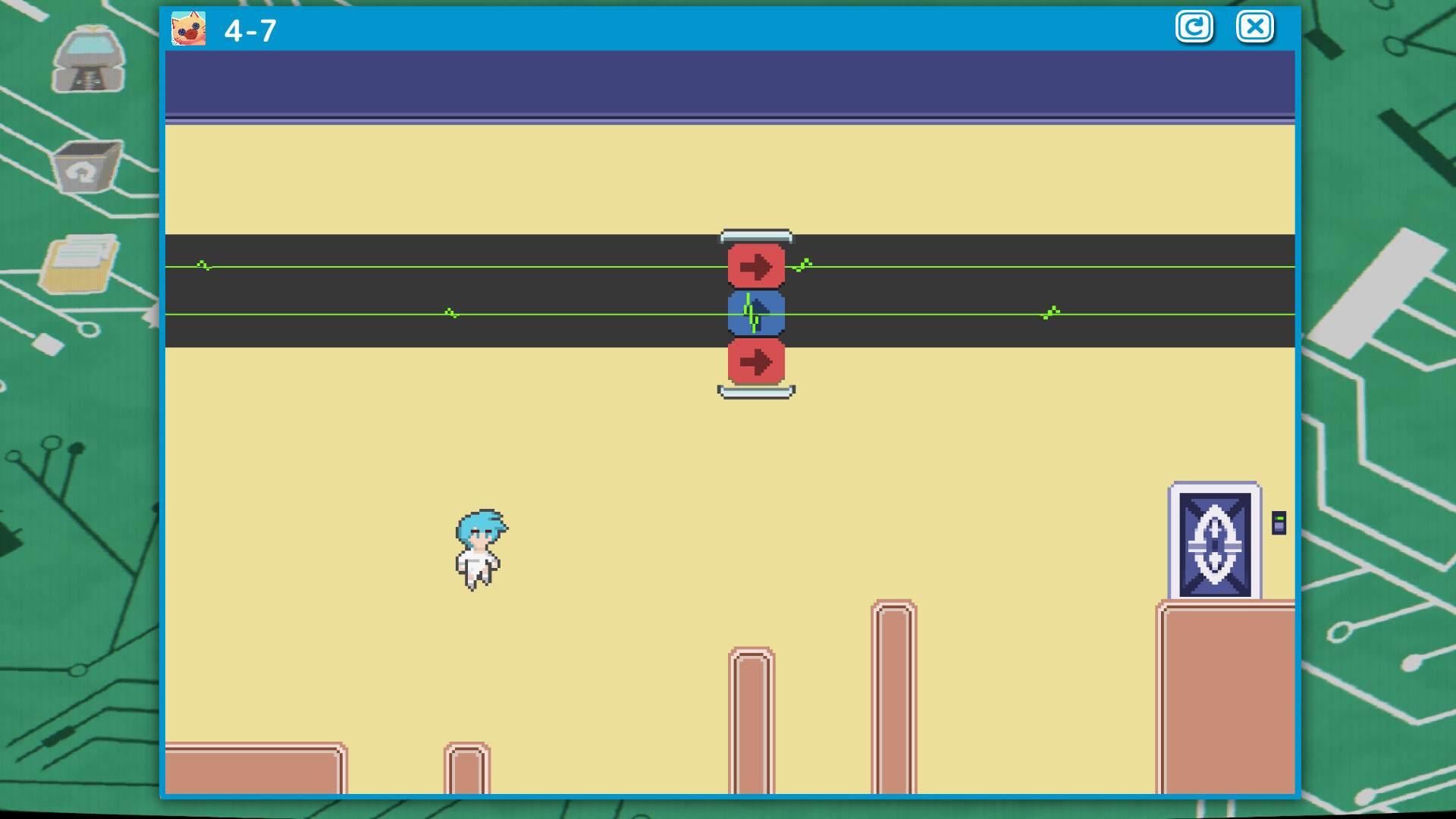Click the white platform above the top arrow
The height and width of the screenshot is (819, 1456).
point(755,234)
